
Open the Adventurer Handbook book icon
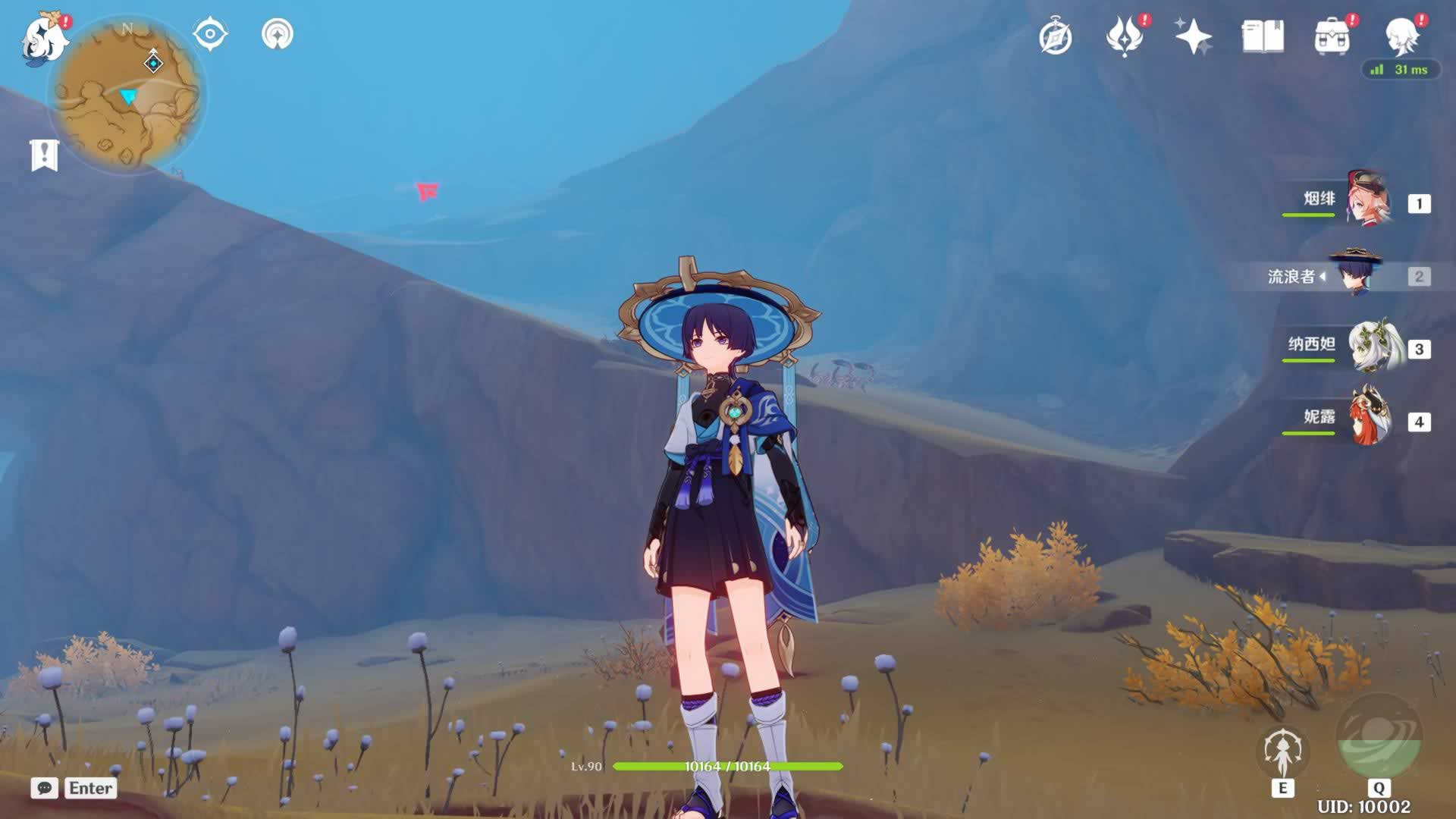[x=1263, y=36]
